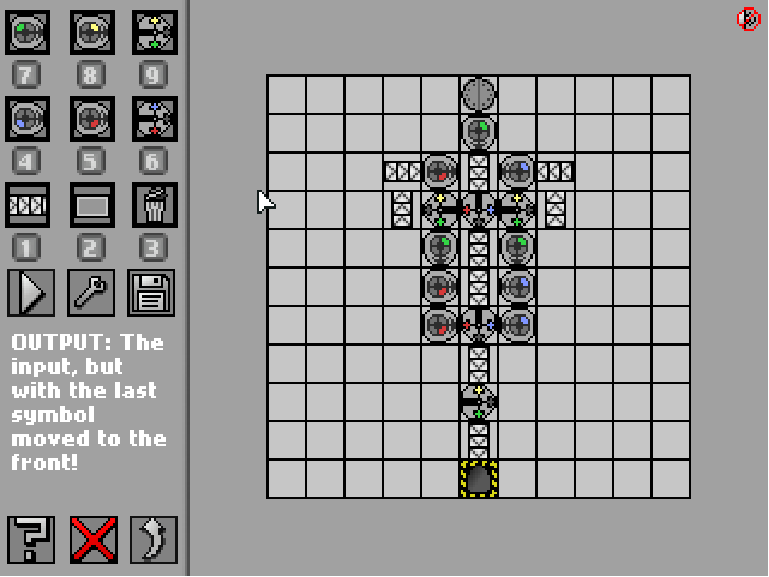The image size is (769, 577).
Task: Pick the conveyor belt tool
Action: coord(28,205)
